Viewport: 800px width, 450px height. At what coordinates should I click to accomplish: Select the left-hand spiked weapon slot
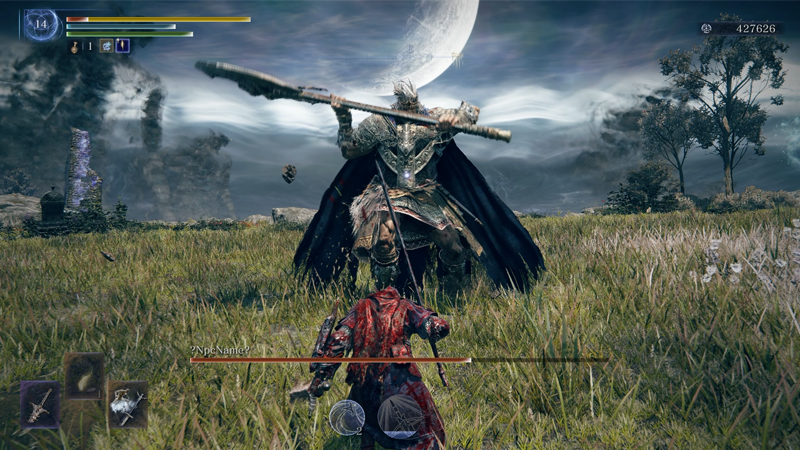point(40,404)
